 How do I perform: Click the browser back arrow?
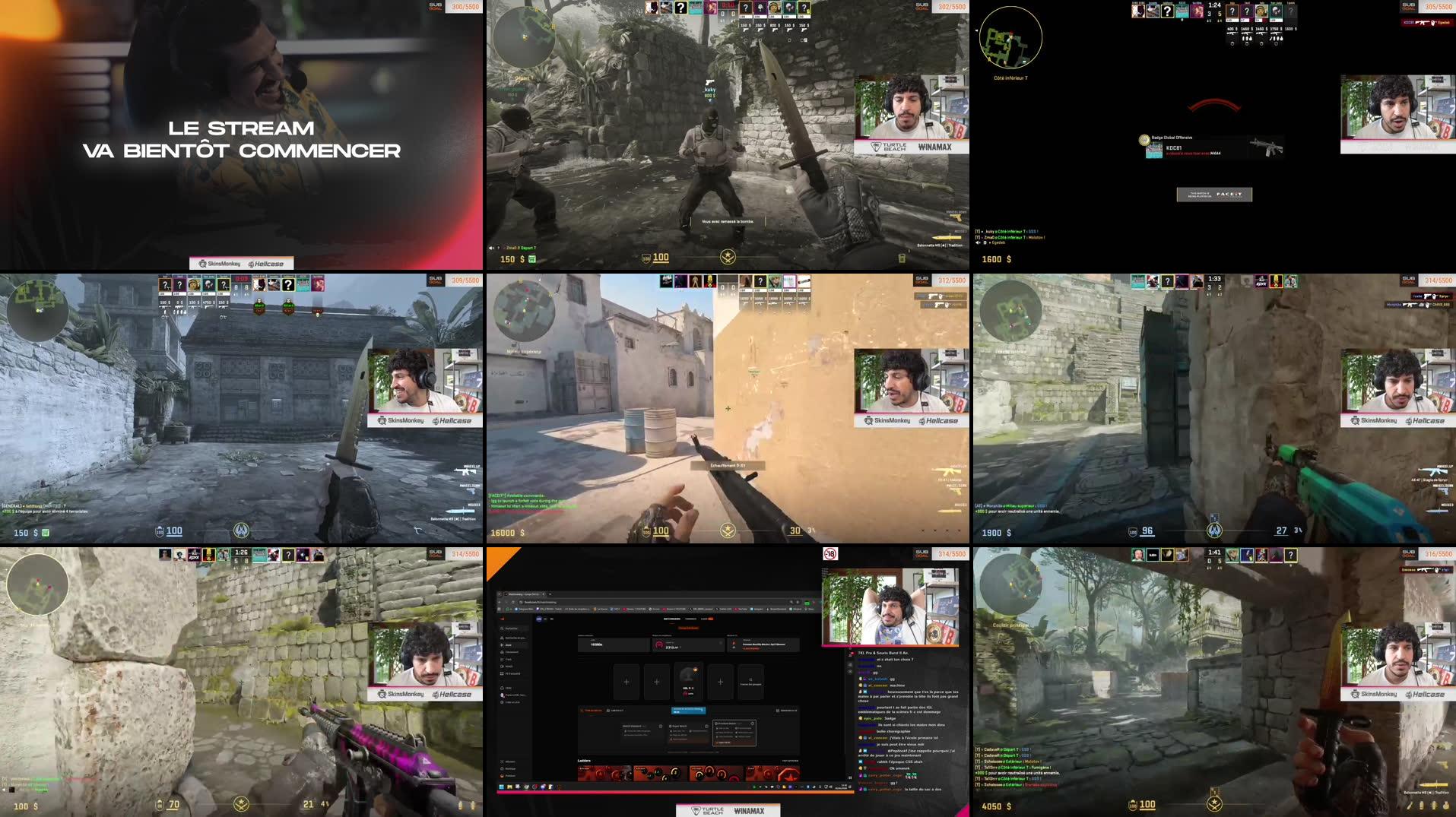pyautogui.click(x=499, y=602)
